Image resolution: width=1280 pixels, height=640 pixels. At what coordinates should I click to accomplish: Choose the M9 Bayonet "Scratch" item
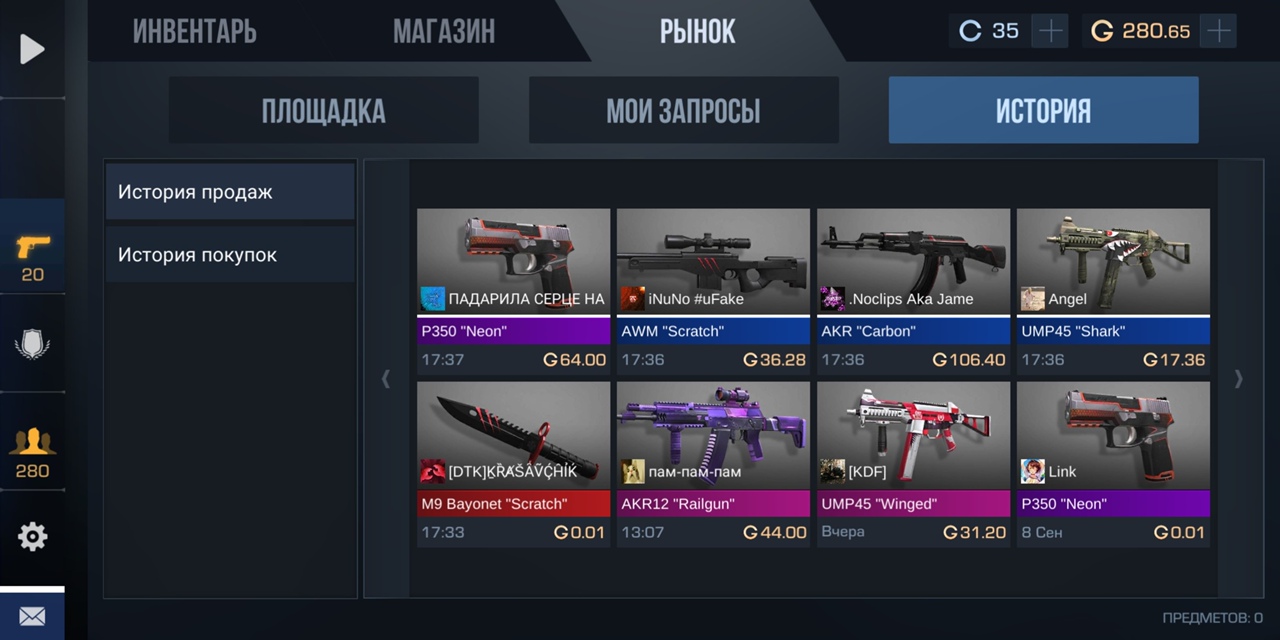tap(513, 464)
